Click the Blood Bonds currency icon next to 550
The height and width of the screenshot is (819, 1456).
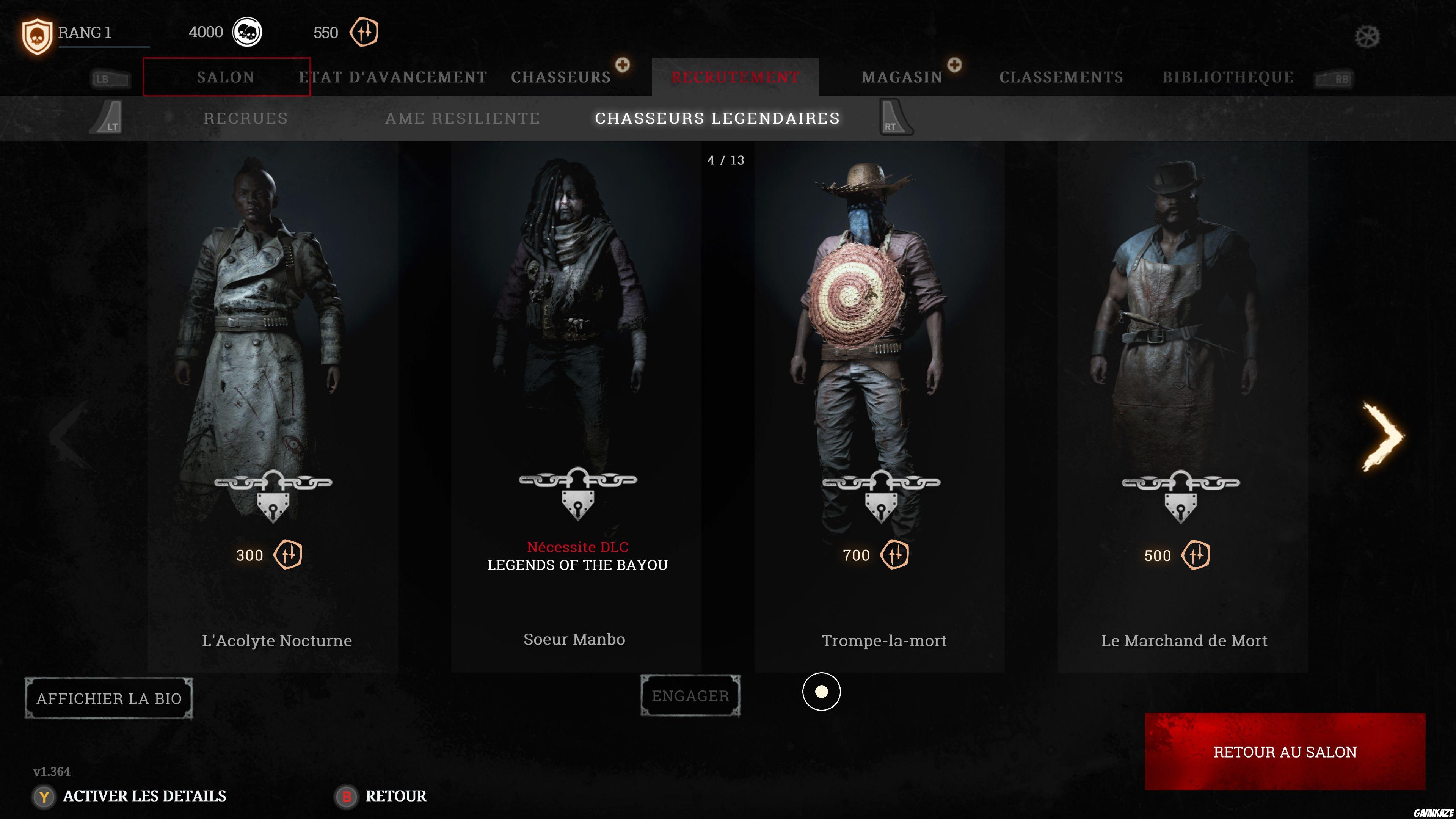coord(364,32)
